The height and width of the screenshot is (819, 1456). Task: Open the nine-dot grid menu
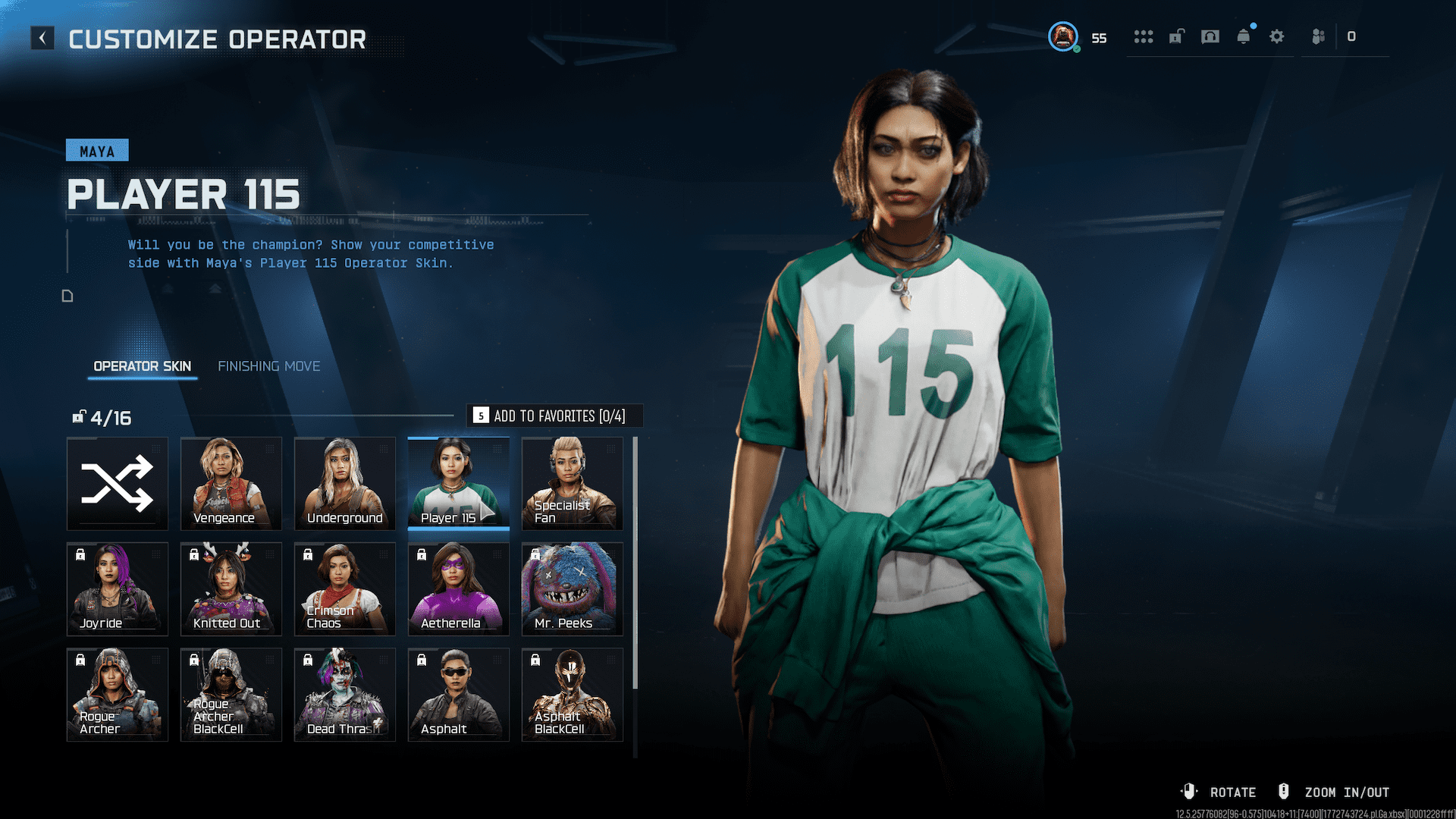tap(1144, 36)
